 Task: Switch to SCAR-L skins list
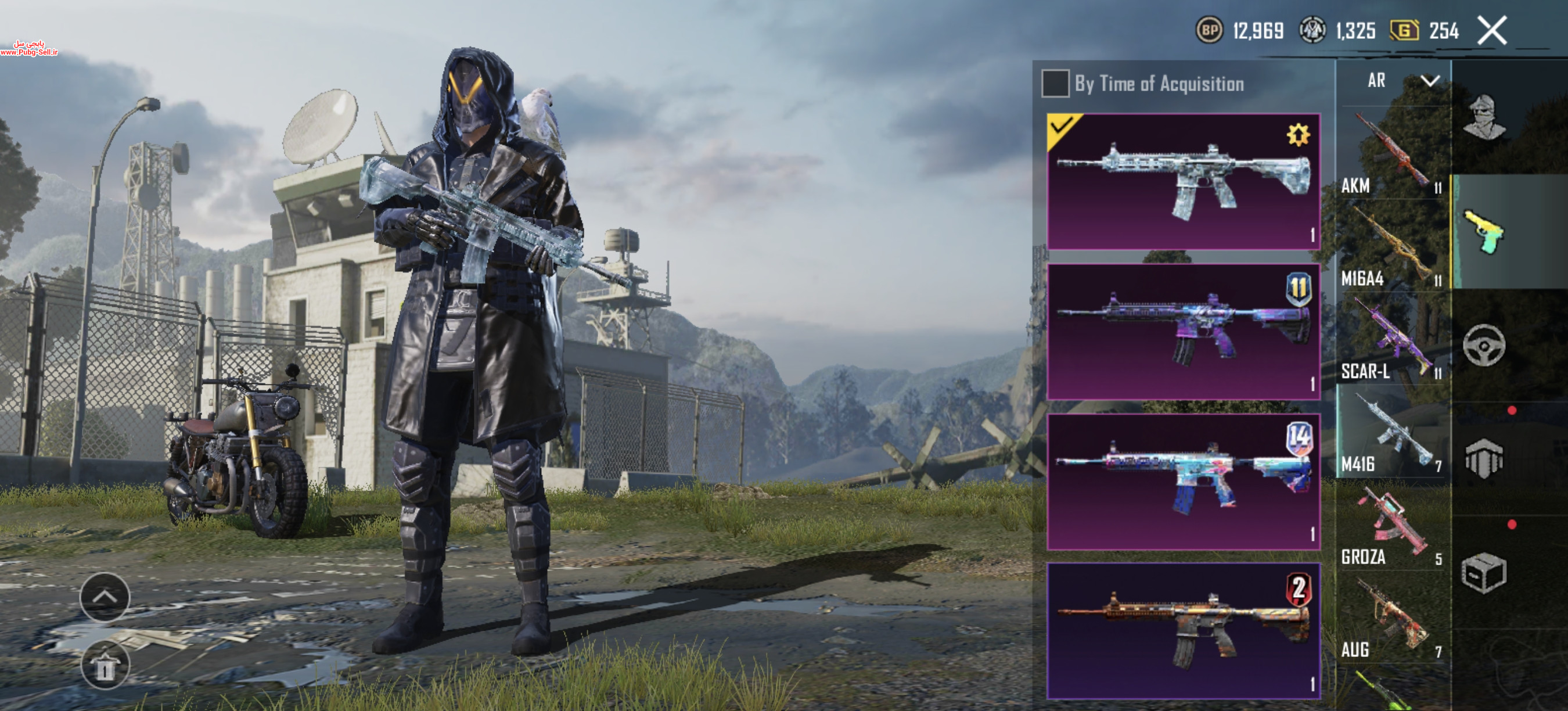click(1392, 340)
